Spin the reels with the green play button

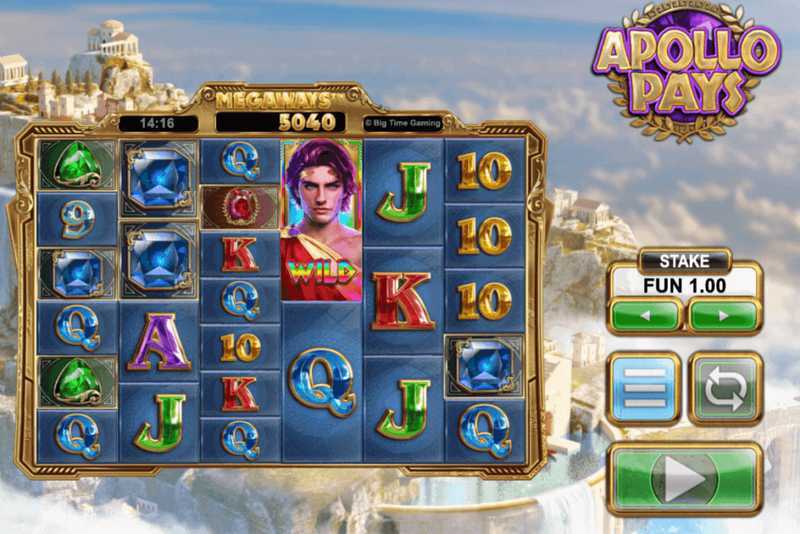click(x=684, y=479)
